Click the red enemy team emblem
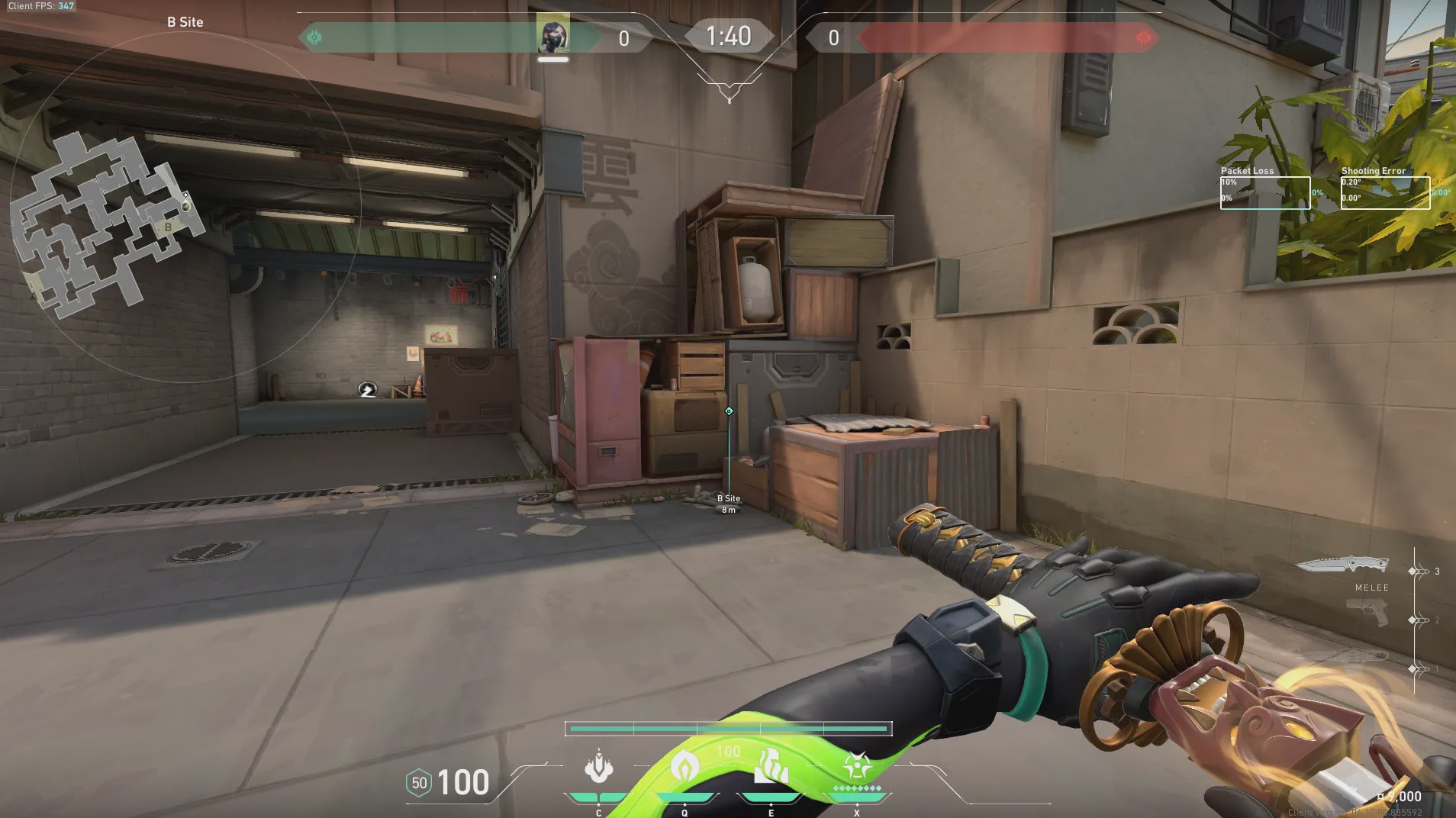This screenshot has width=1456, height=818. [1143, 37]
